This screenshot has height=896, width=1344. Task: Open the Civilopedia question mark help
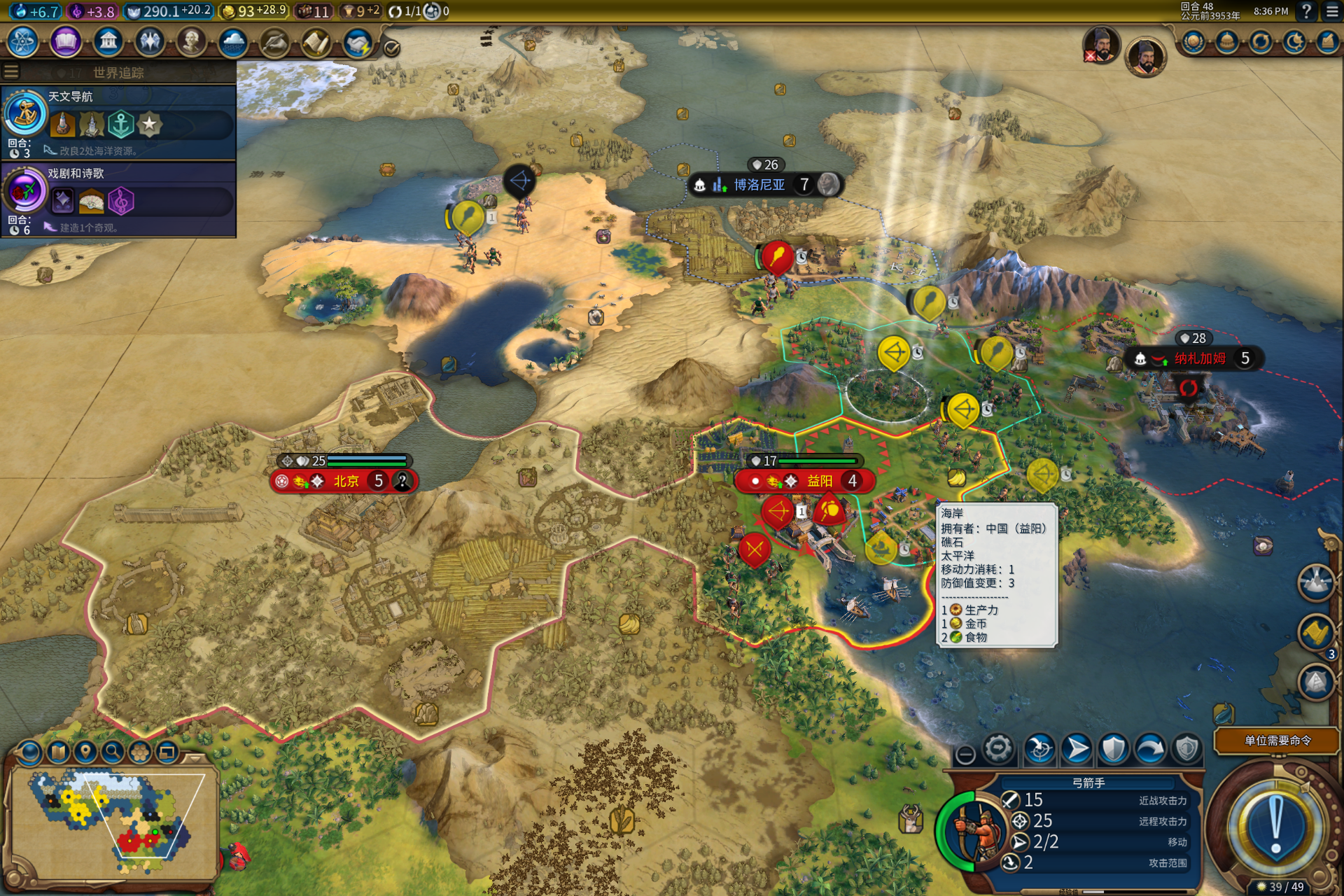[1306, 11]
